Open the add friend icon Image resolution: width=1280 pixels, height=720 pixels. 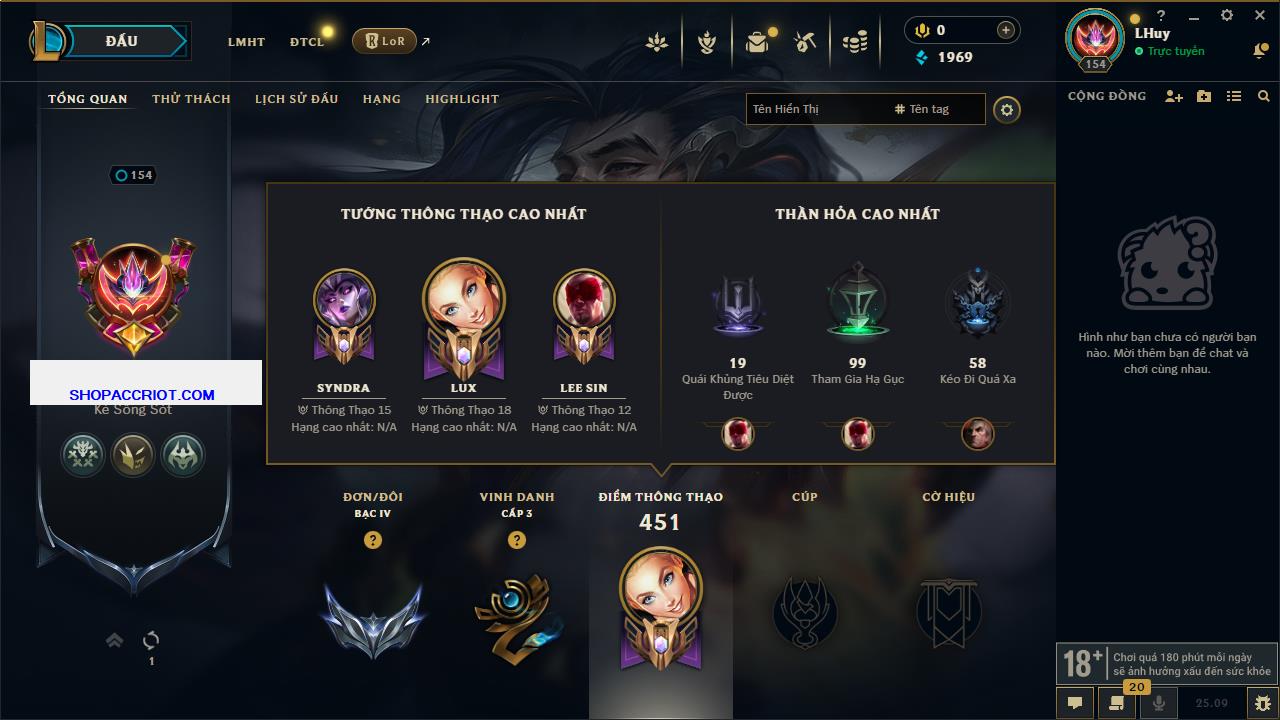coord(1174,96)
